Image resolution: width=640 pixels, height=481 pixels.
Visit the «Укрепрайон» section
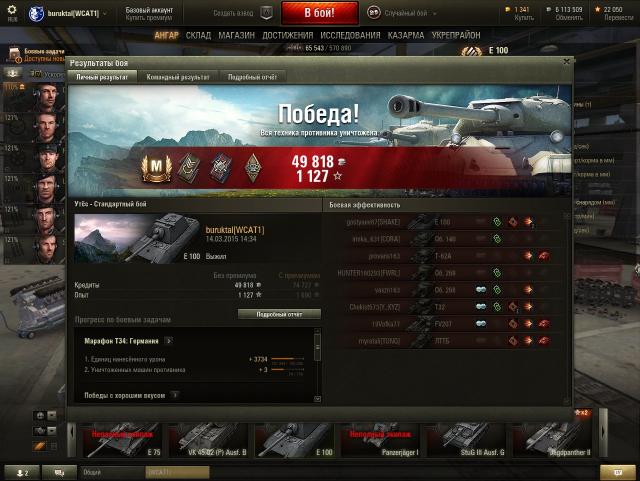tap(459, 35)
